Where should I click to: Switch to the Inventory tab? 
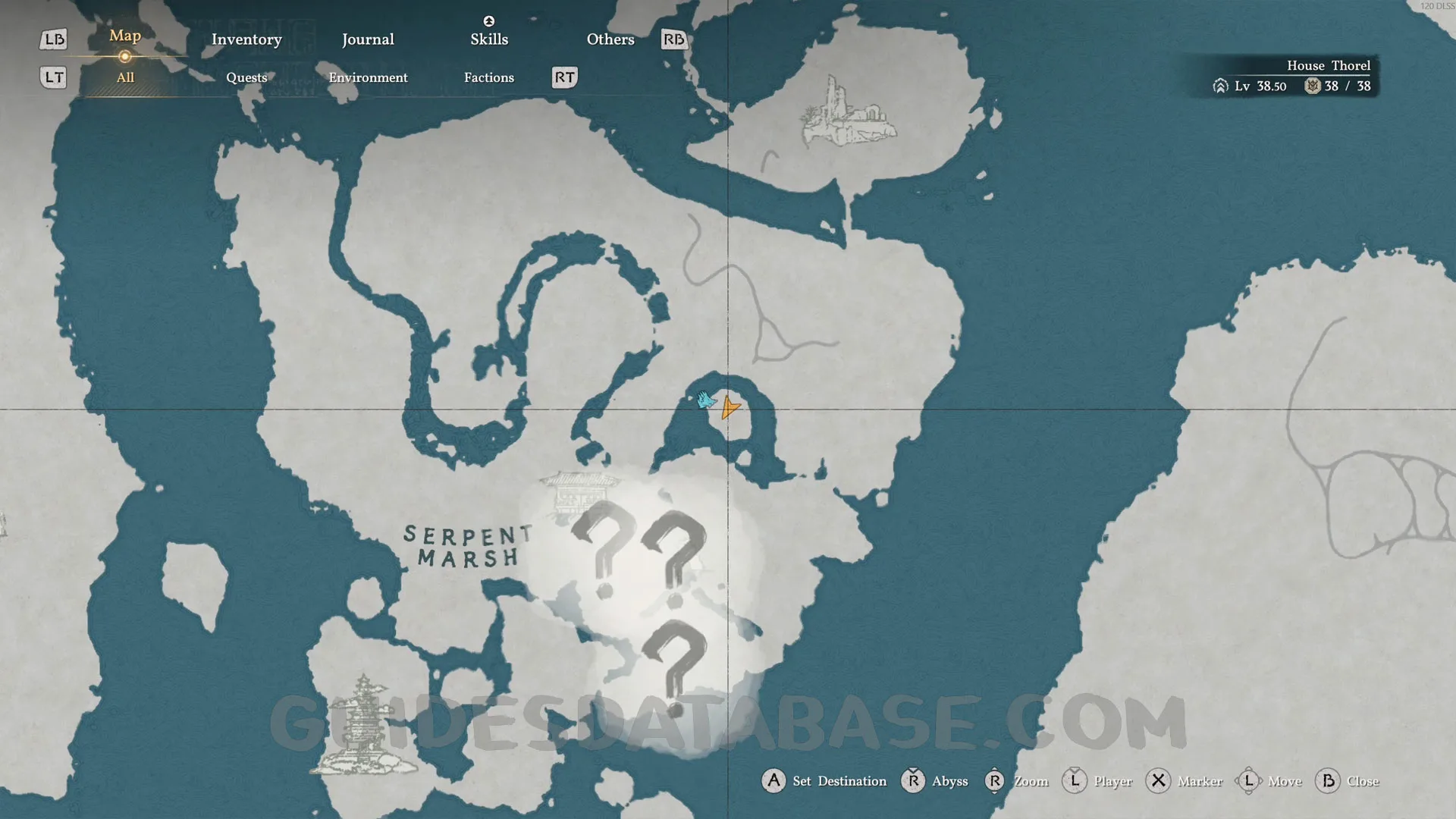246,39
